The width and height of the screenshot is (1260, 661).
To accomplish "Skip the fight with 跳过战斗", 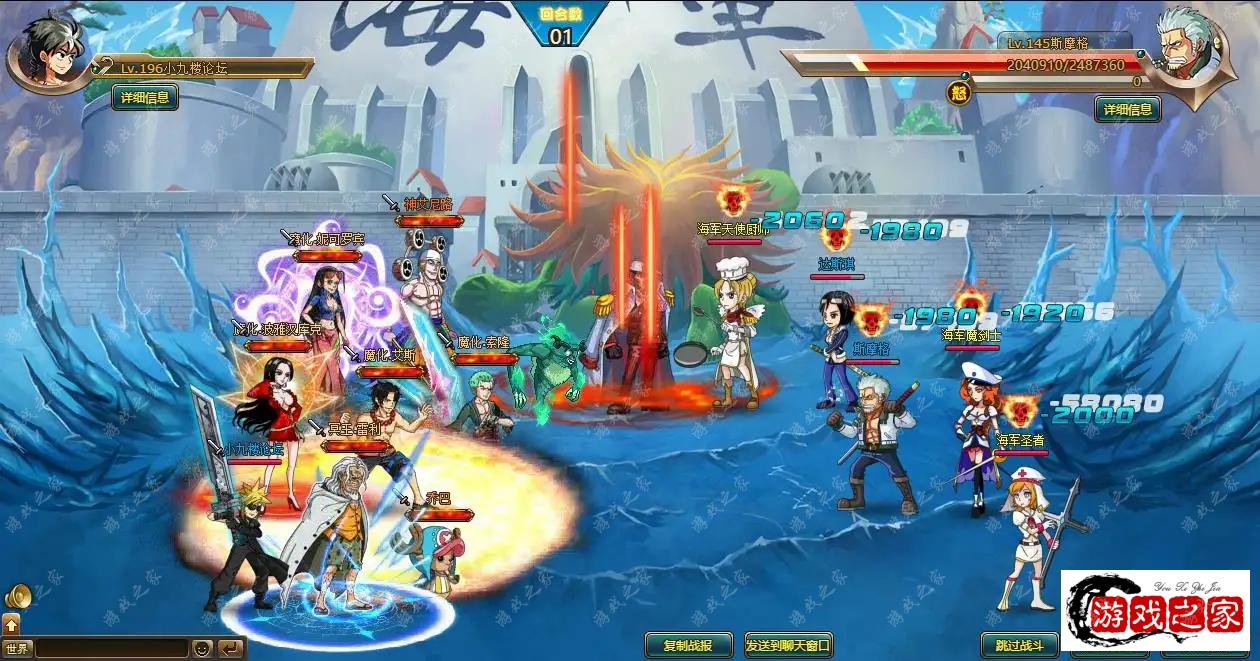I will tap(1018, 645).
